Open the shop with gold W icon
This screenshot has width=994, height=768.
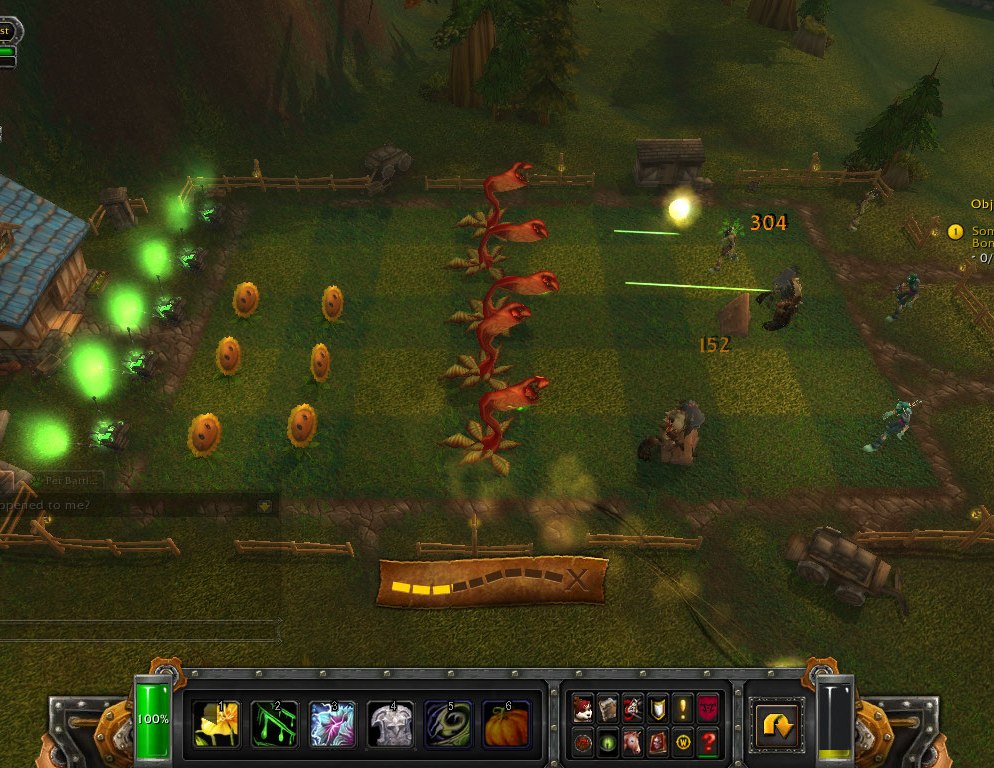click(x=682, y=742)
